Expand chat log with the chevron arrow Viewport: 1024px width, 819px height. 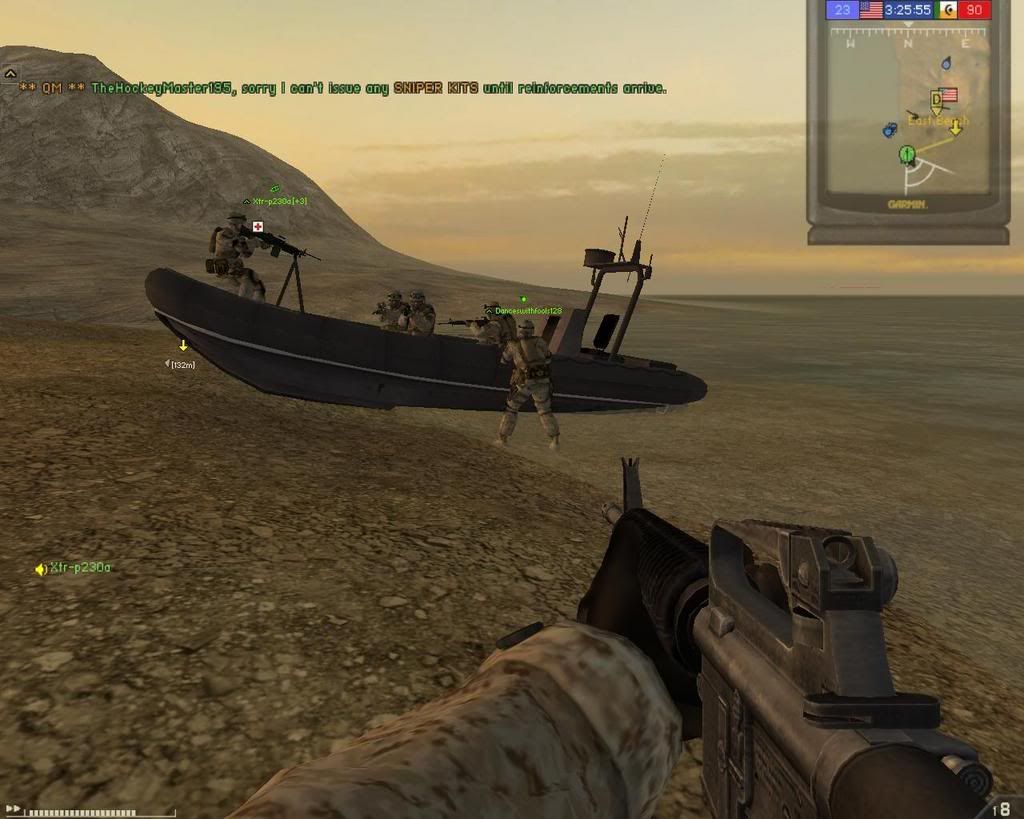(x=10, y=73)
